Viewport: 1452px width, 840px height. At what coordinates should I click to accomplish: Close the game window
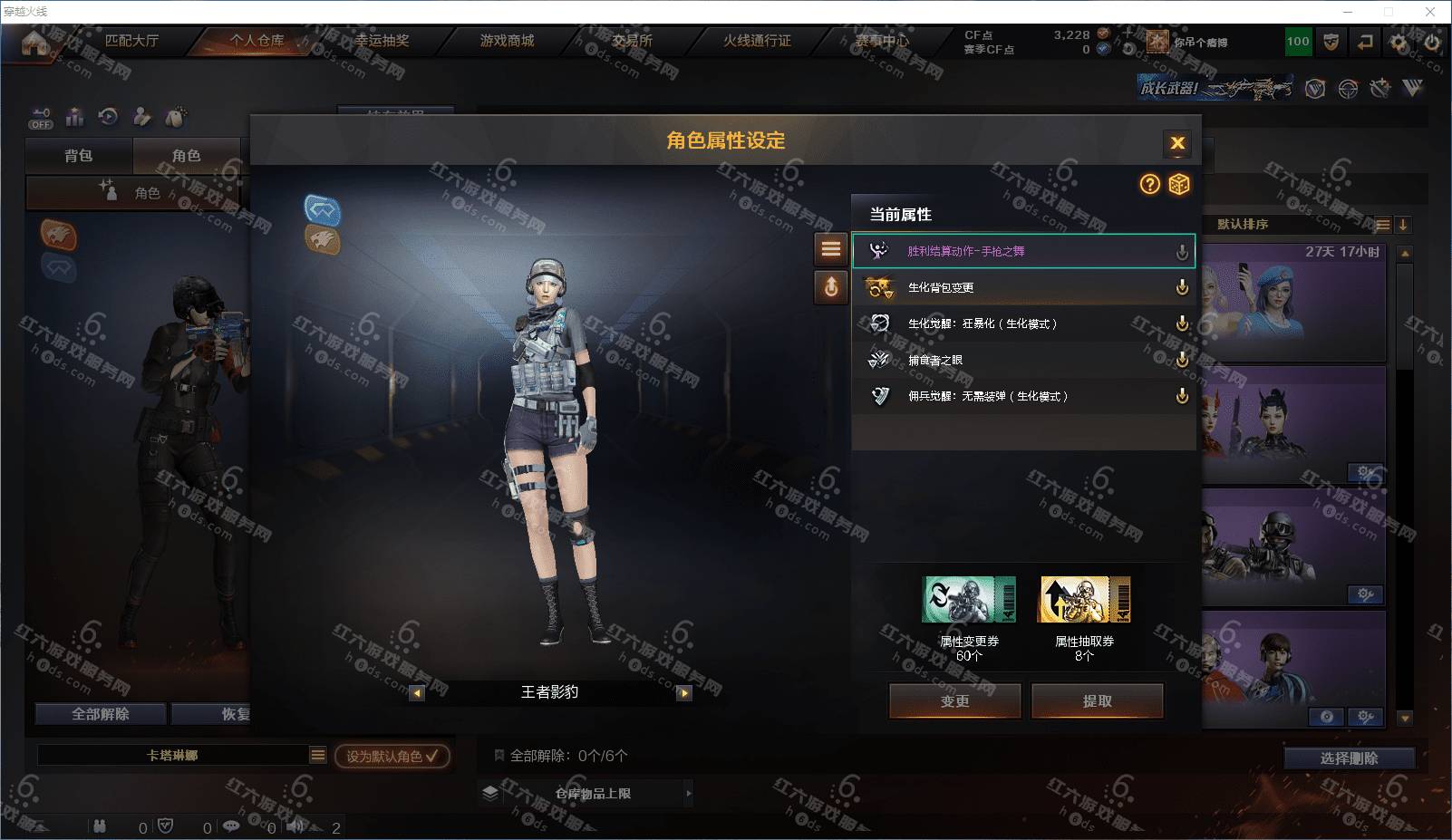[1430, 12]
